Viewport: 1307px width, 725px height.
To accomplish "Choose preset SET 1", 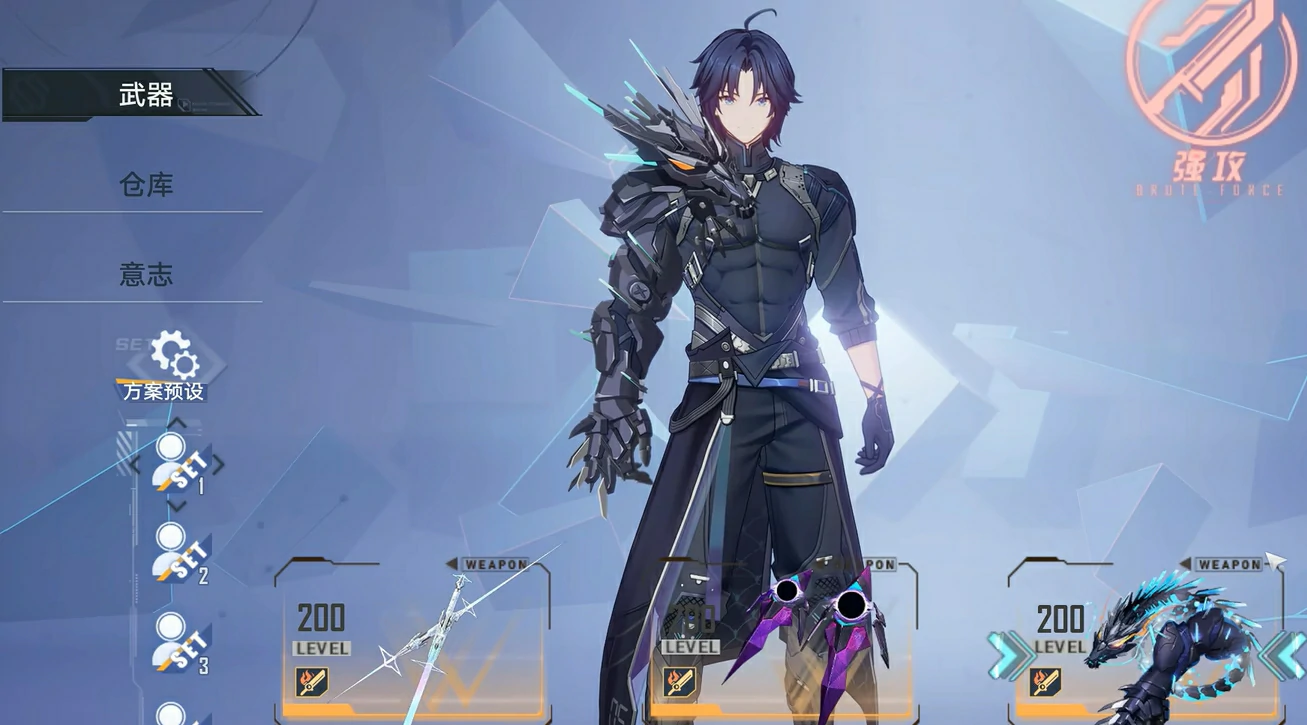I will click(179, 465).
